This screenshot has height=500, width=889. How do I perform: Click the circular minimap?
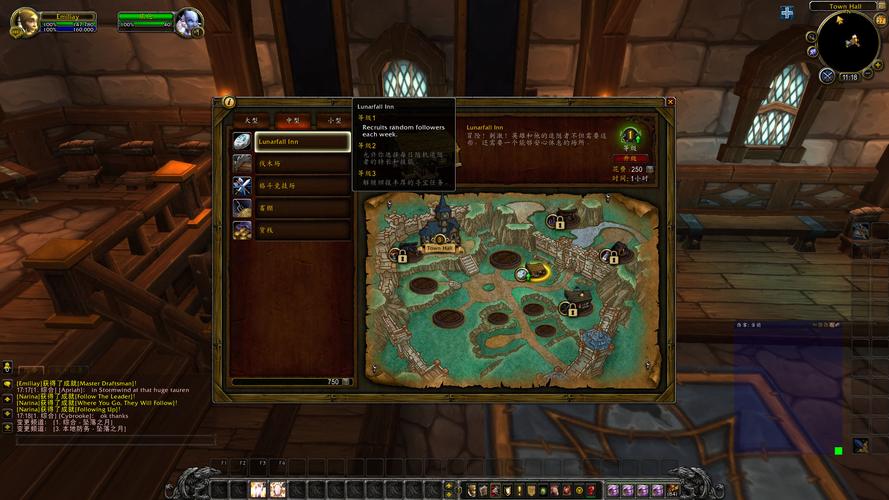848,42
